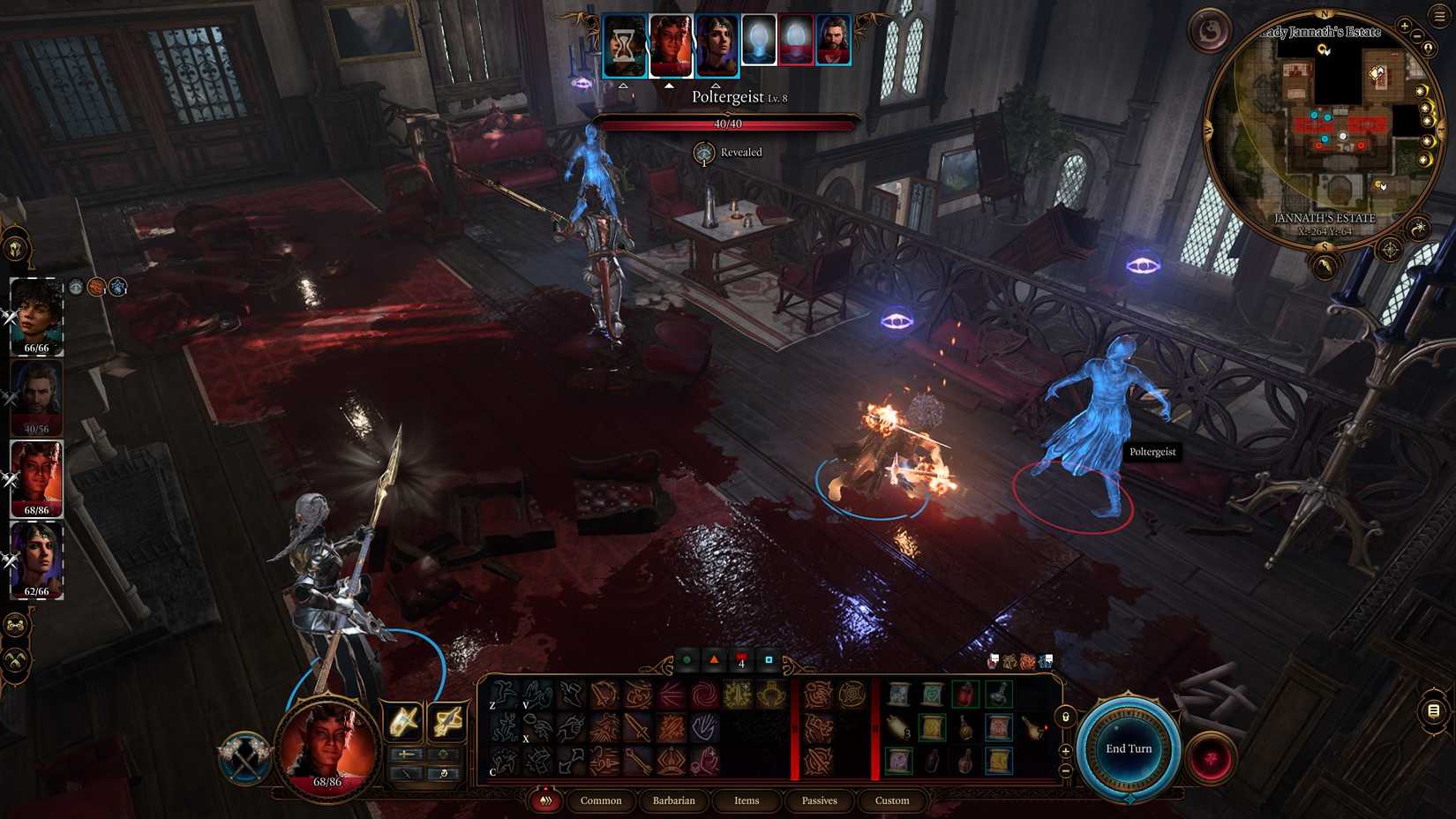
Task: Open the character sheet helmet icon top-left sidebar
Action: 18,247
